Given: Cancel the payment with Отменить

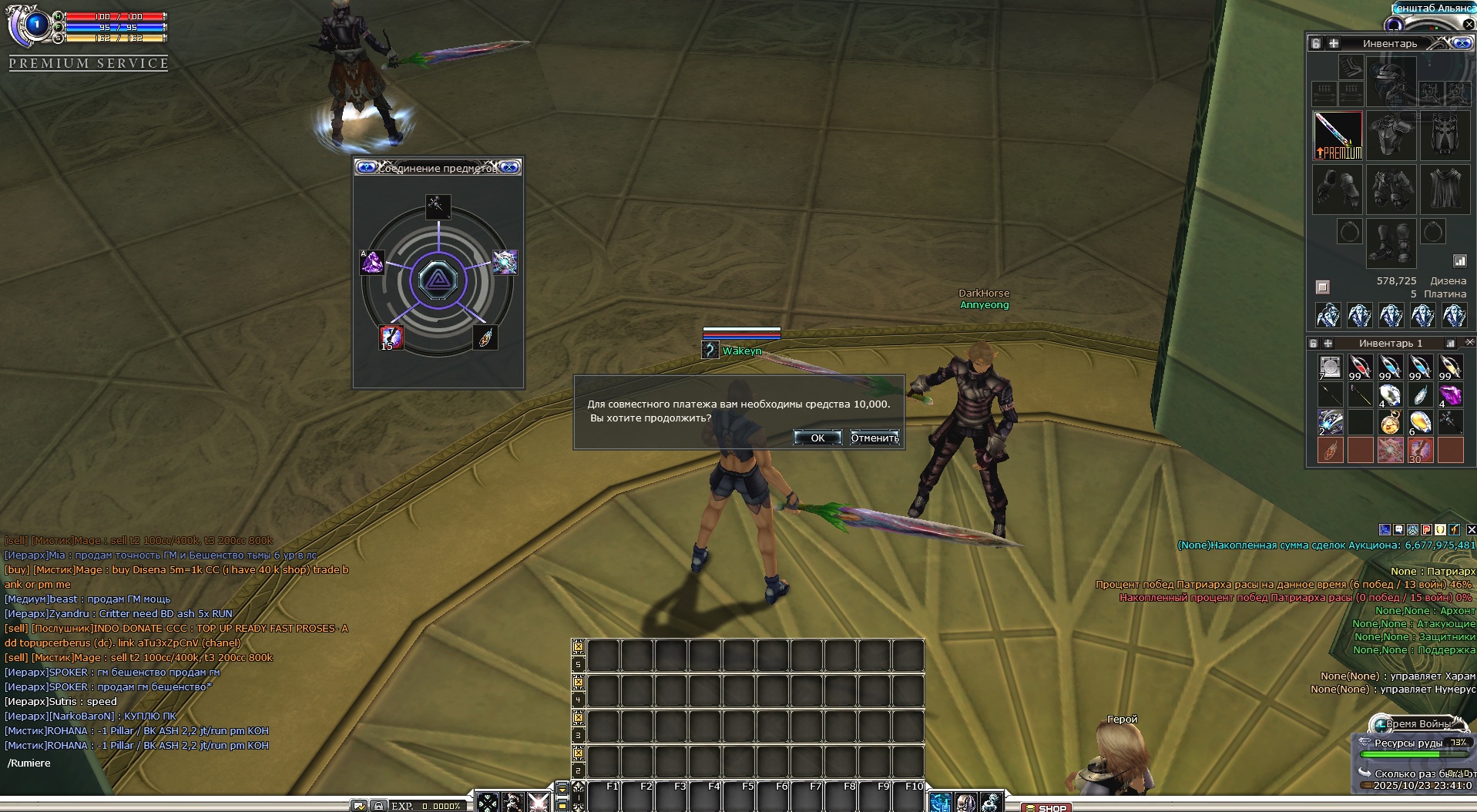Looking at the screenshot, I should pyautogui.click(x=874, y=438).
